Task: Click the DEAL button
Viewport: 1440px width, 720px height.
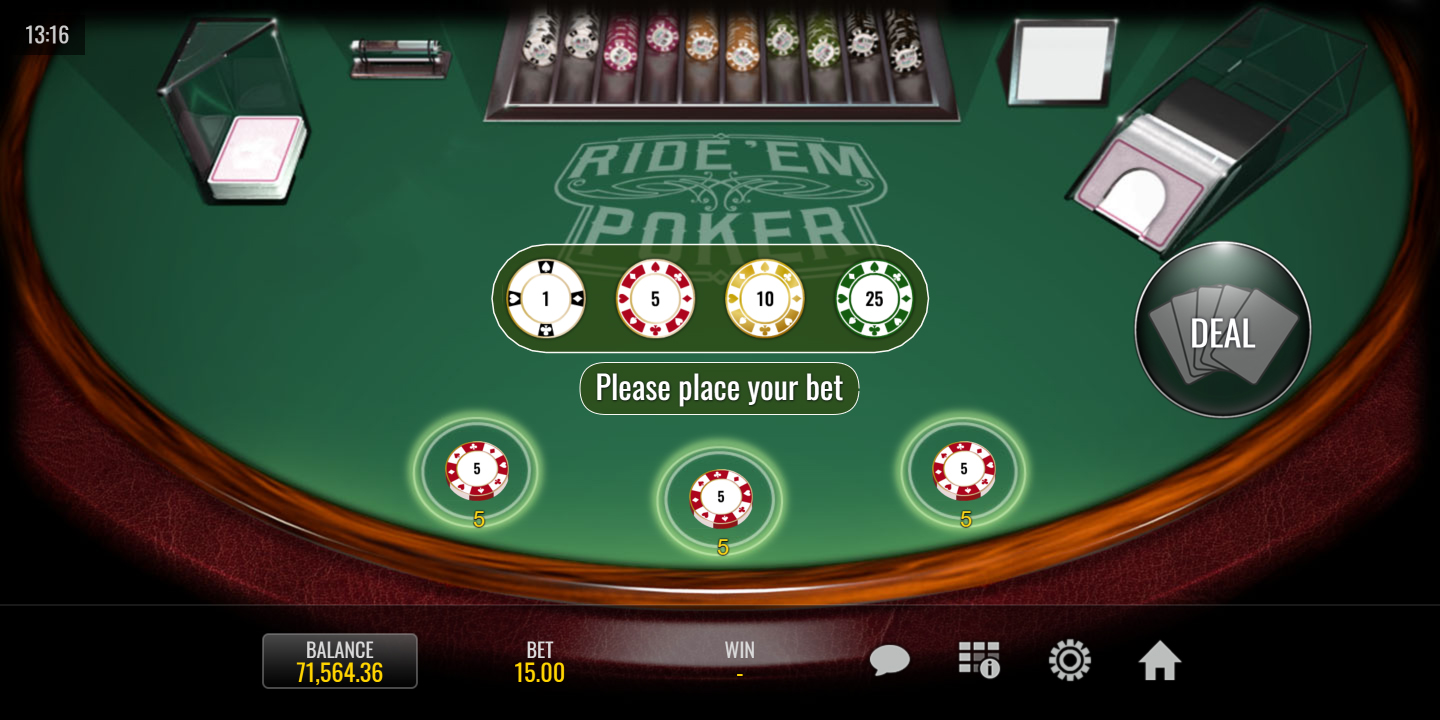Action: [1222, 330]
